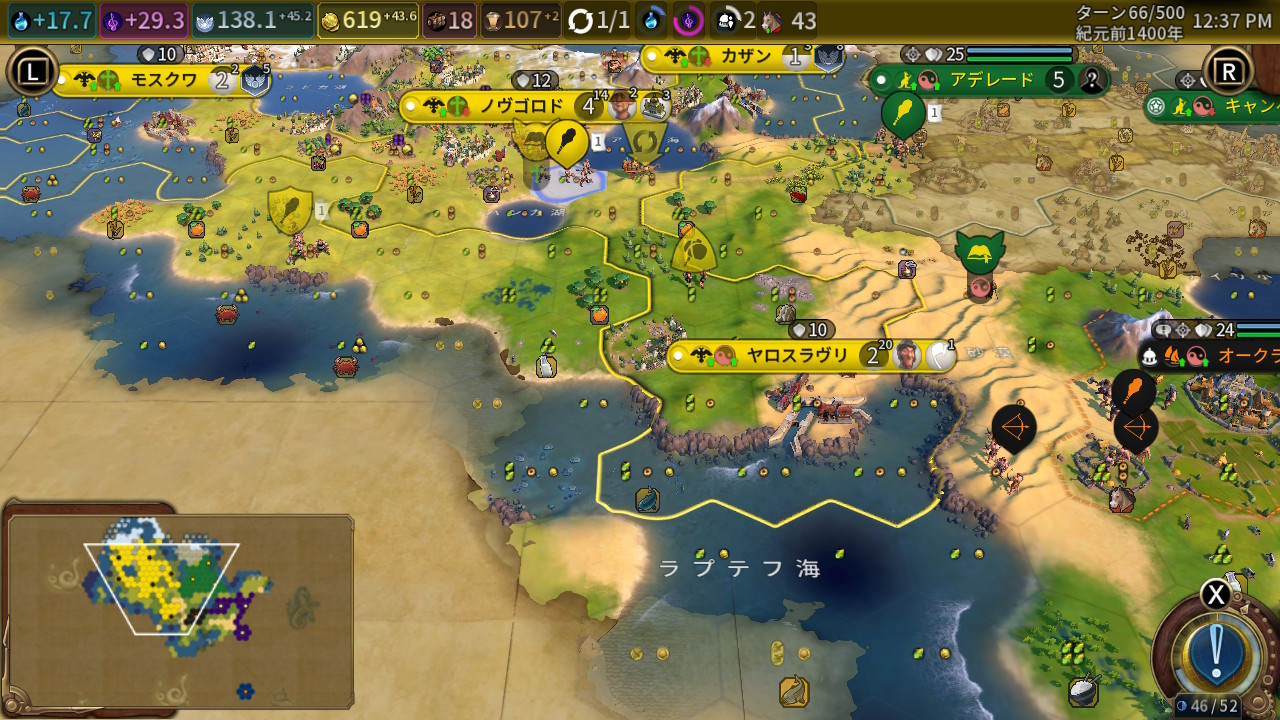
Task: Click the envoy count in the top bar
Action: point(736,21)
